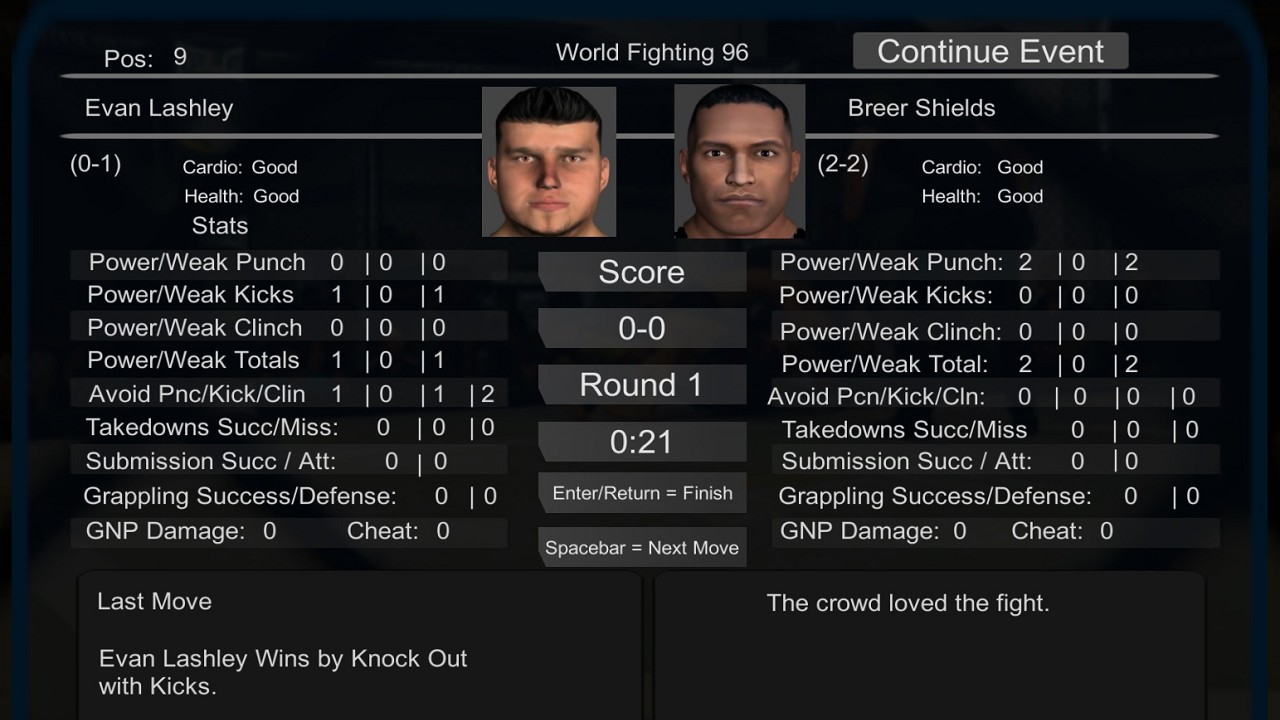Viewport: 1280px width, 720px height.
Task: Click the Round 1 indicator
Action: pyautogui.click(x=642, y=384)
